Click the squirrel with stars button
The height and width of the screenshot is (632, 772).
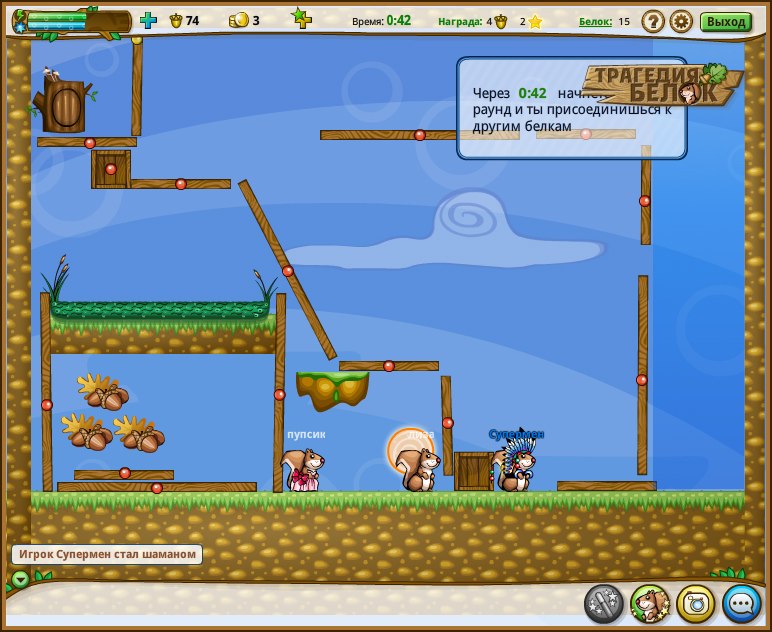(650, 603)
